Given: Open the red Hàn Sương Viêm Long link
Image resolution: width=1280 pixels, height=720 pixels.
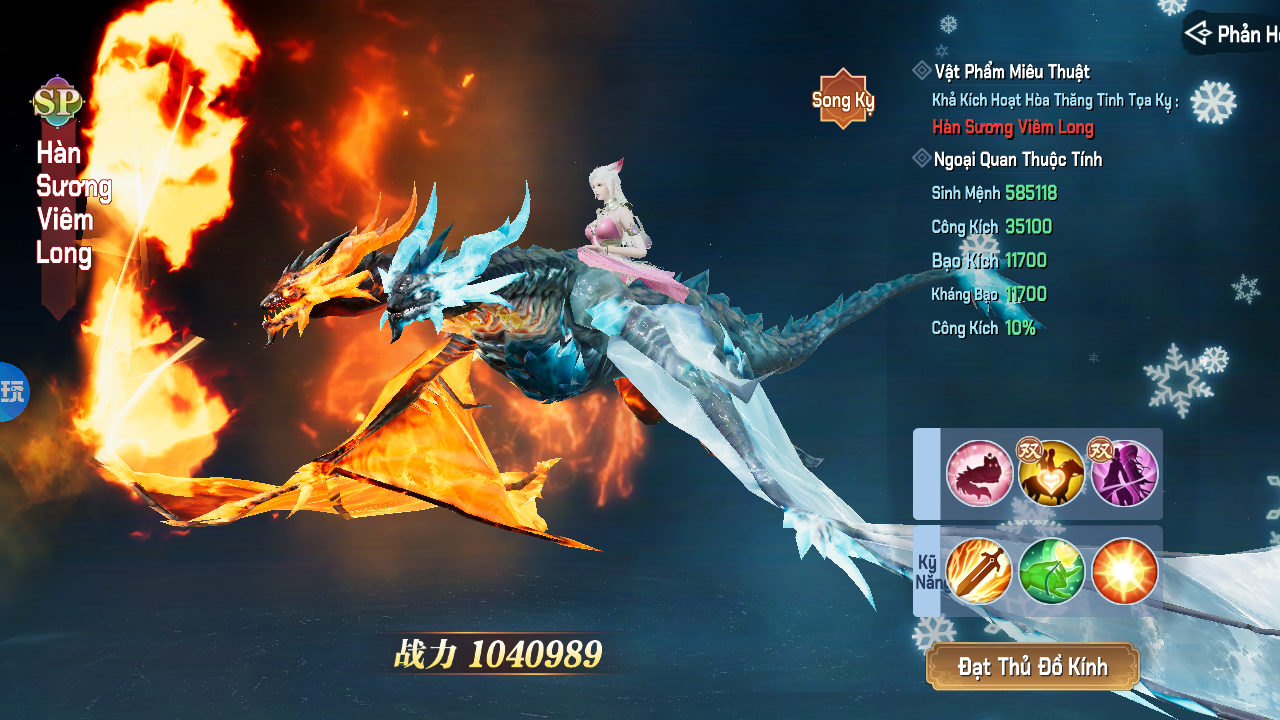Looking at the screenshot, I should click(x=1012, y=127).
